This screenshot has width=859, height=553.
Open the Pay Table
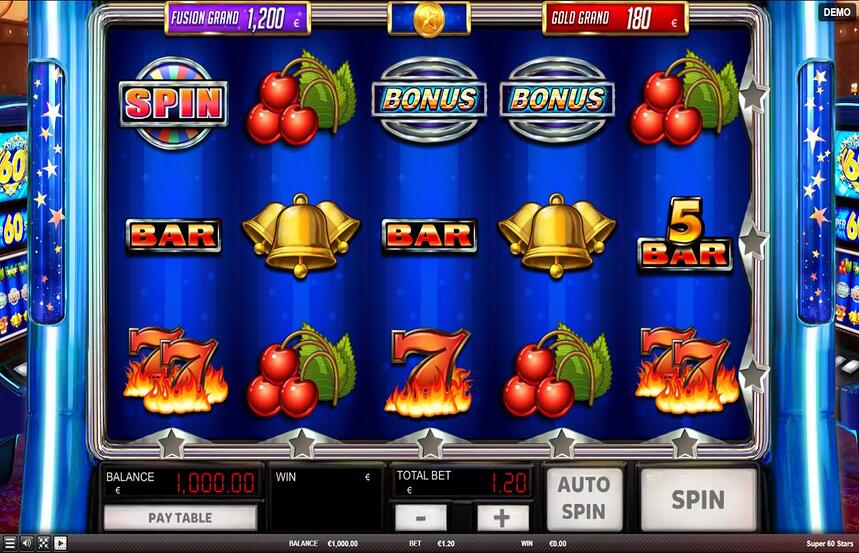[180, 518]
